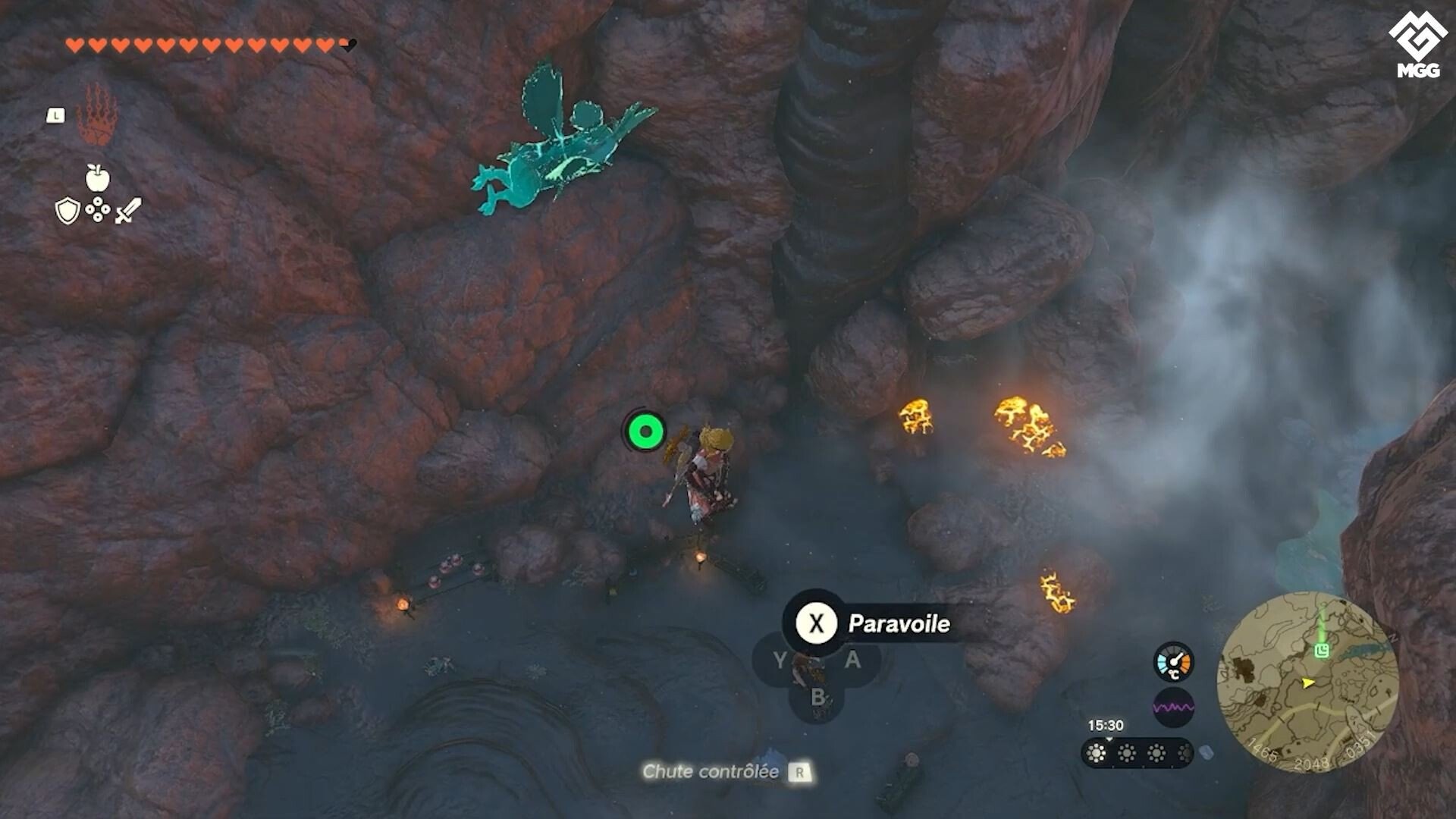Click the green shrine marker on minimap
1456x819 pixels.
coord(1323,650)
